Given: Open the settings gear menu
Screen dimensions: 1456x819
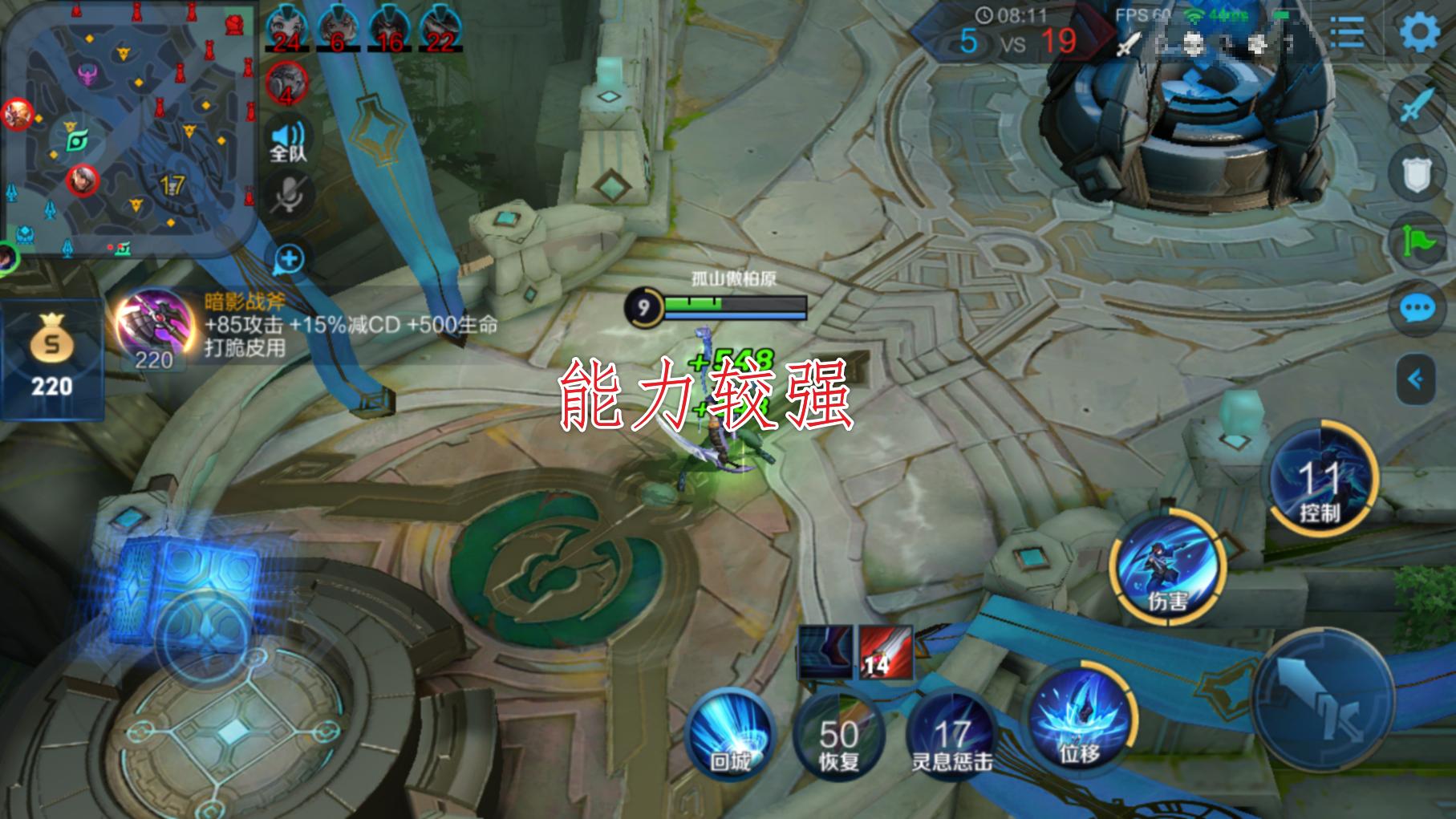Looking at the screenshot, I should [x=1419, y=34].
